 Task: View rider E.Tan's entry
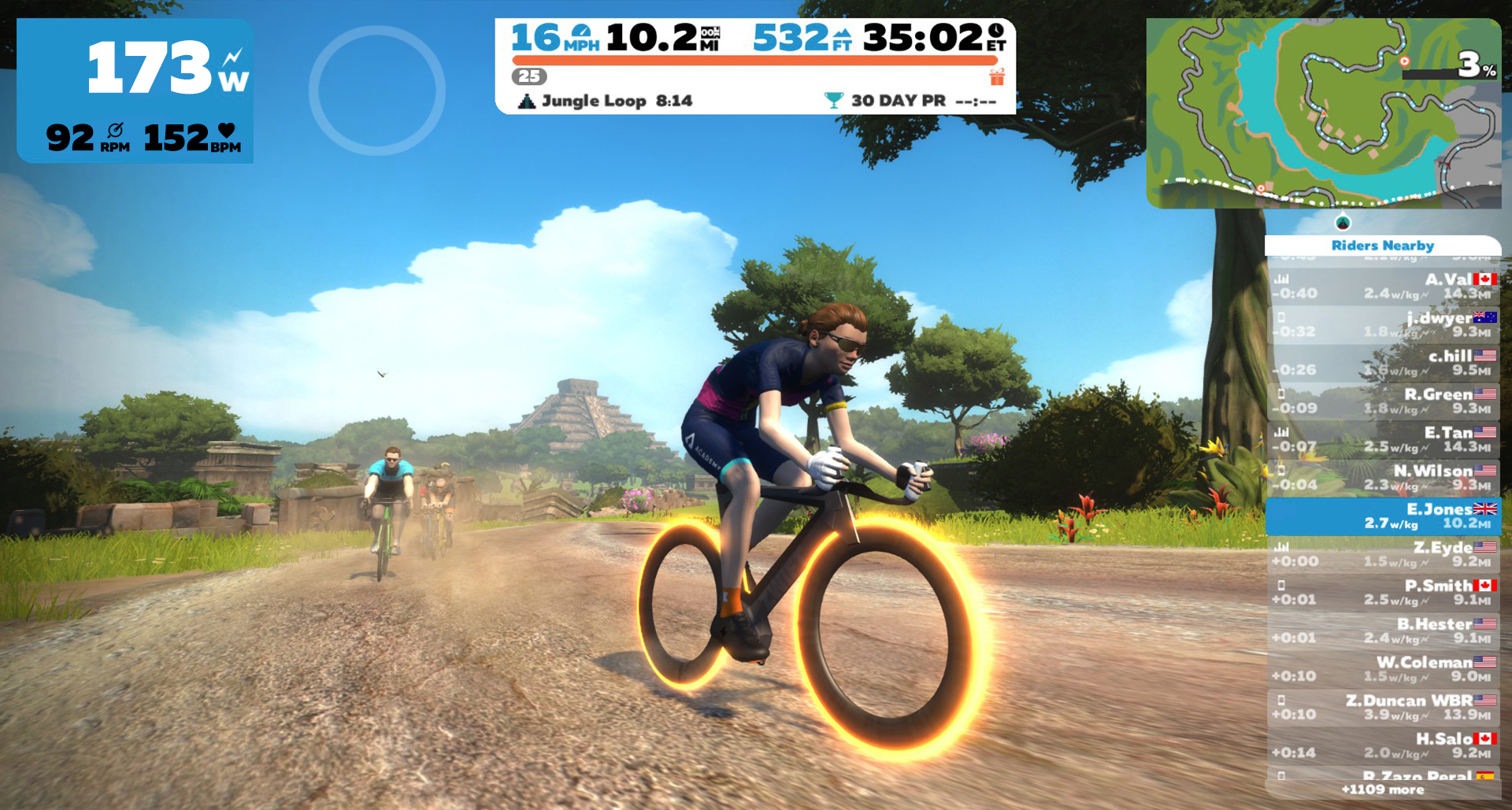(1383, 439)
